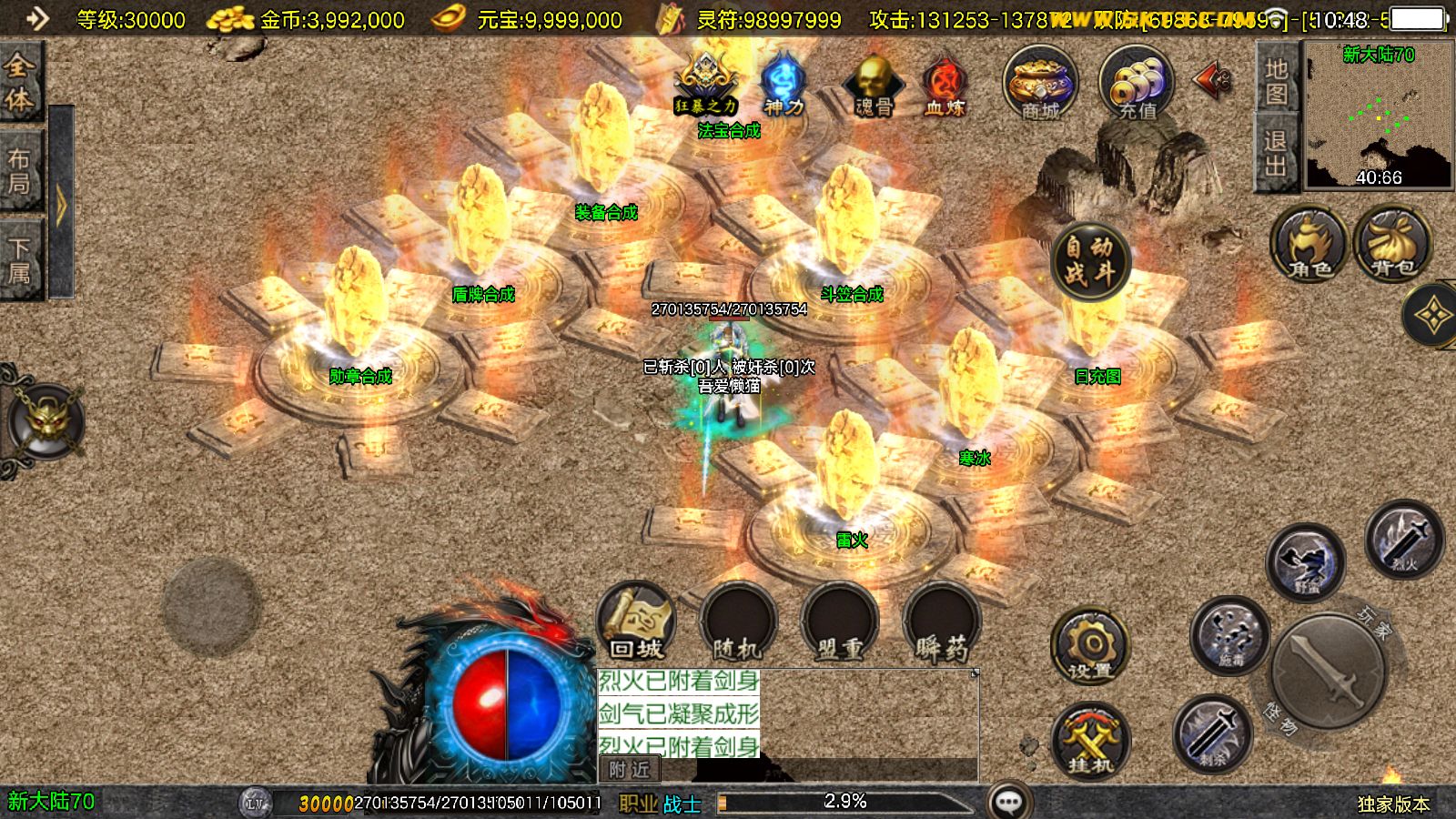Click the 地图 map button
The height and width of the screenshot is (819, 1456).
[1276, 80]
